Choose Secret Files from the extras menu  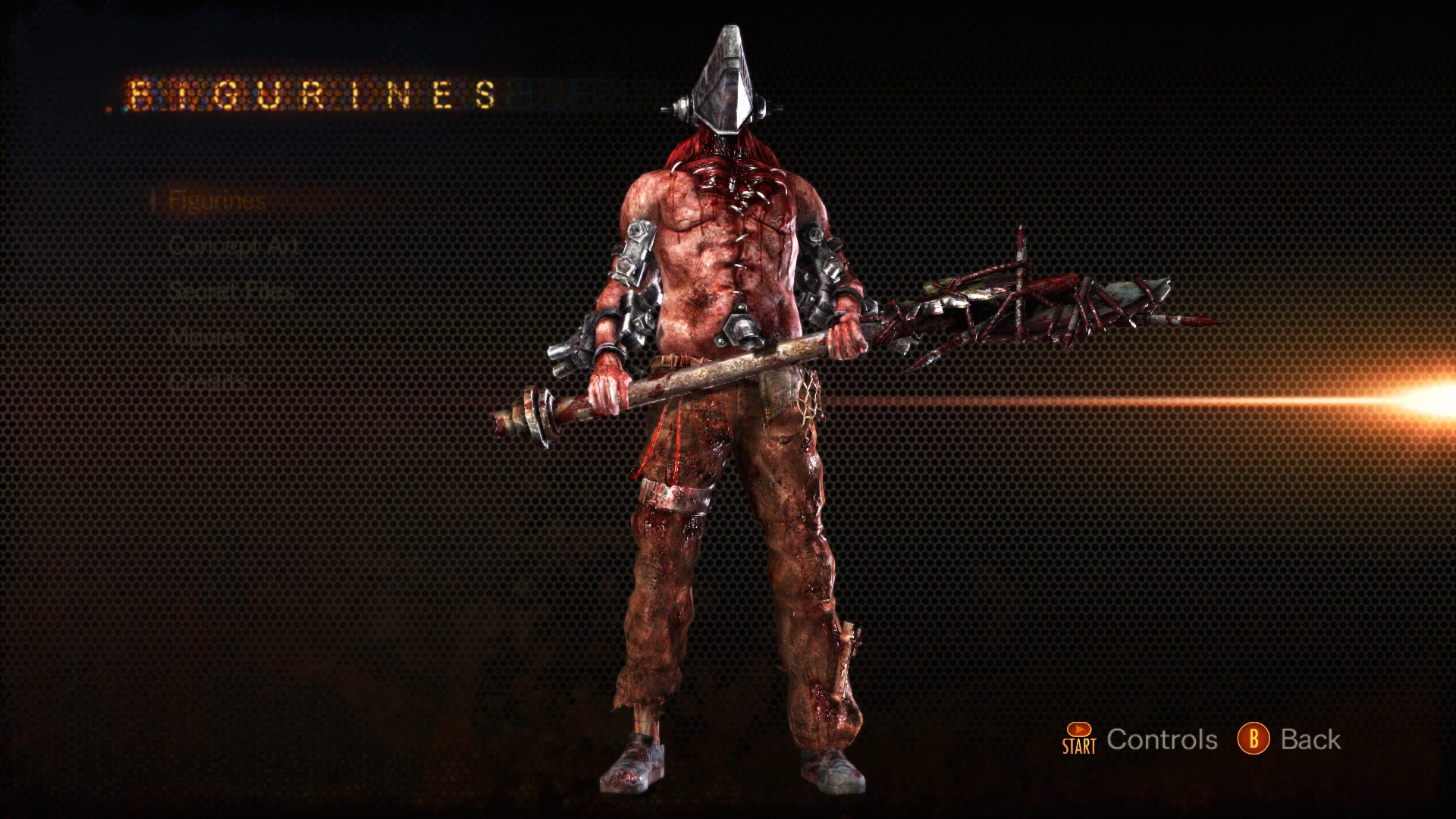point(231,290)
